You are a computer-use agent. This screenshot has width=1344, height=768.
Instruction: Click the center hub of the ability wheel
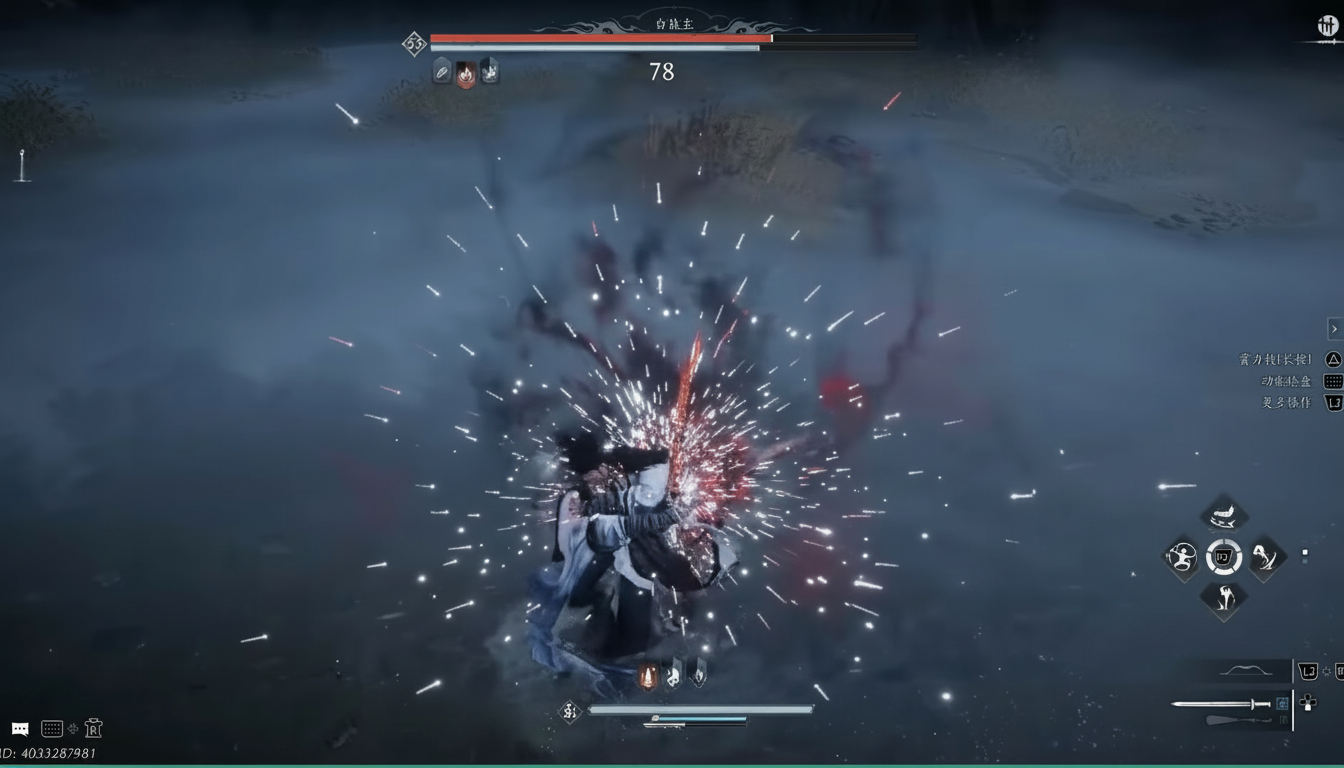(x=1223, y=558)
